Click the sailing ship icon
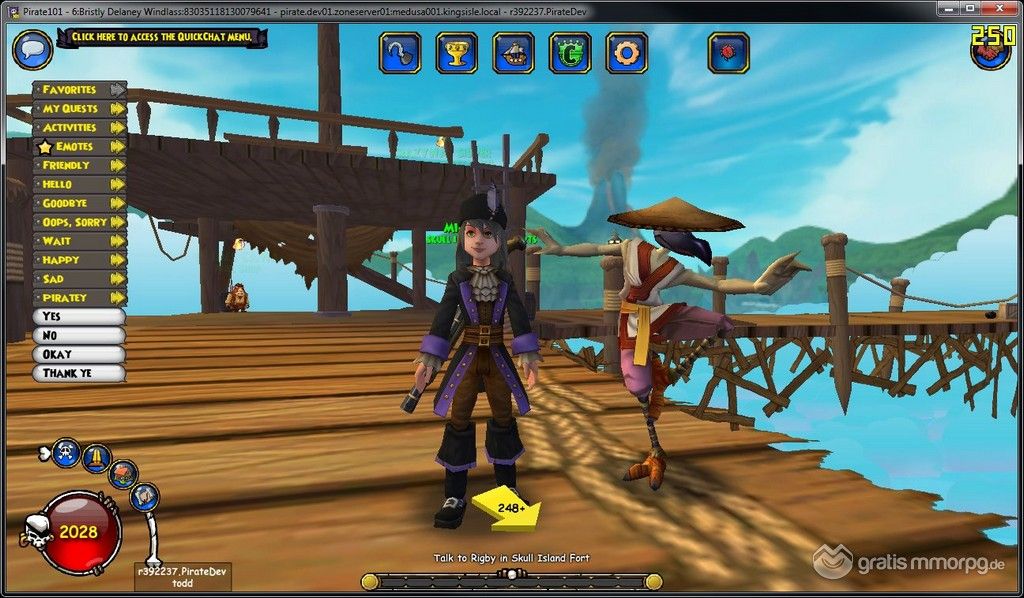Screen dimensions: 1024x598 (513, 53)
